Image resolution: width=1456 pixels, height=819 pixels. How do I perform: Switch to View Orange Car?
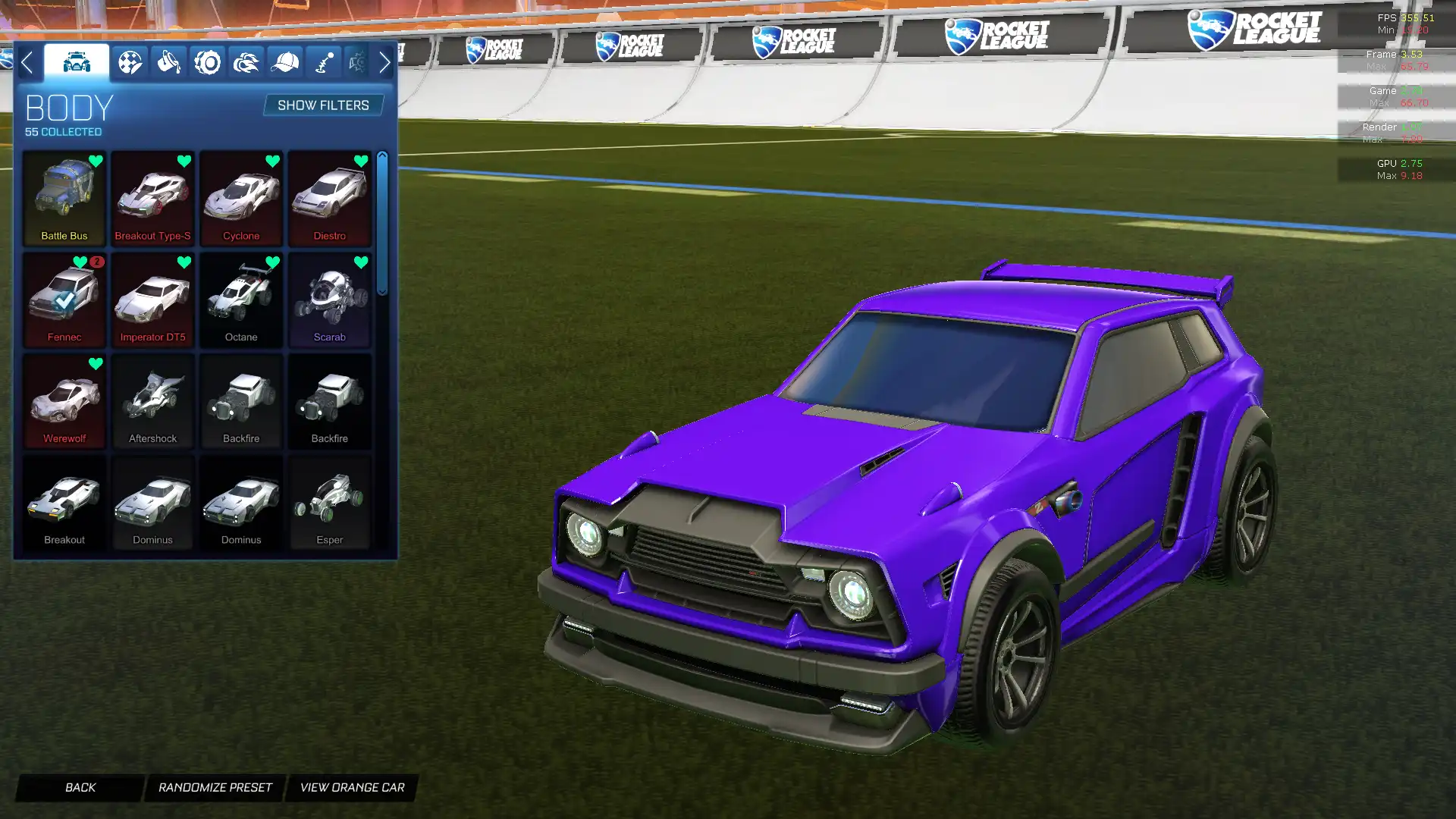pyautogui.click(x=352, y=787)
